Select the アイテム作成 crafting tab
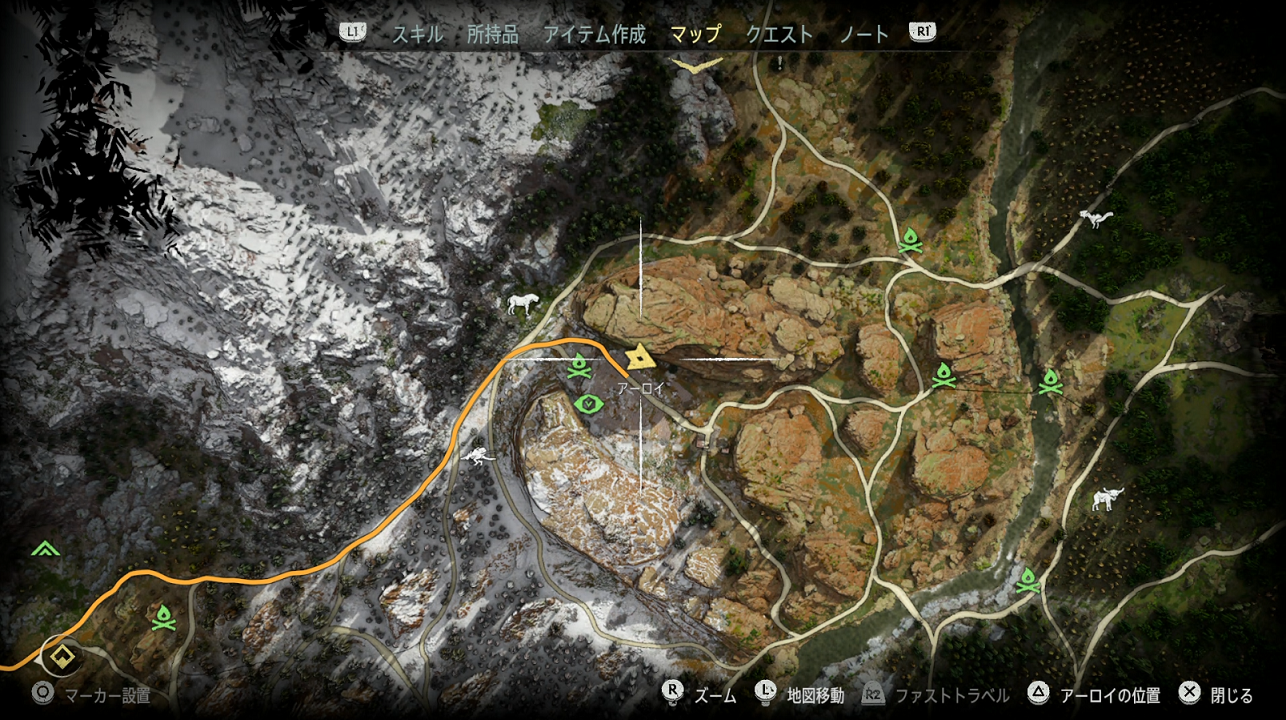The height and width of the screenshot is (720, 1286). click(594, 34)
